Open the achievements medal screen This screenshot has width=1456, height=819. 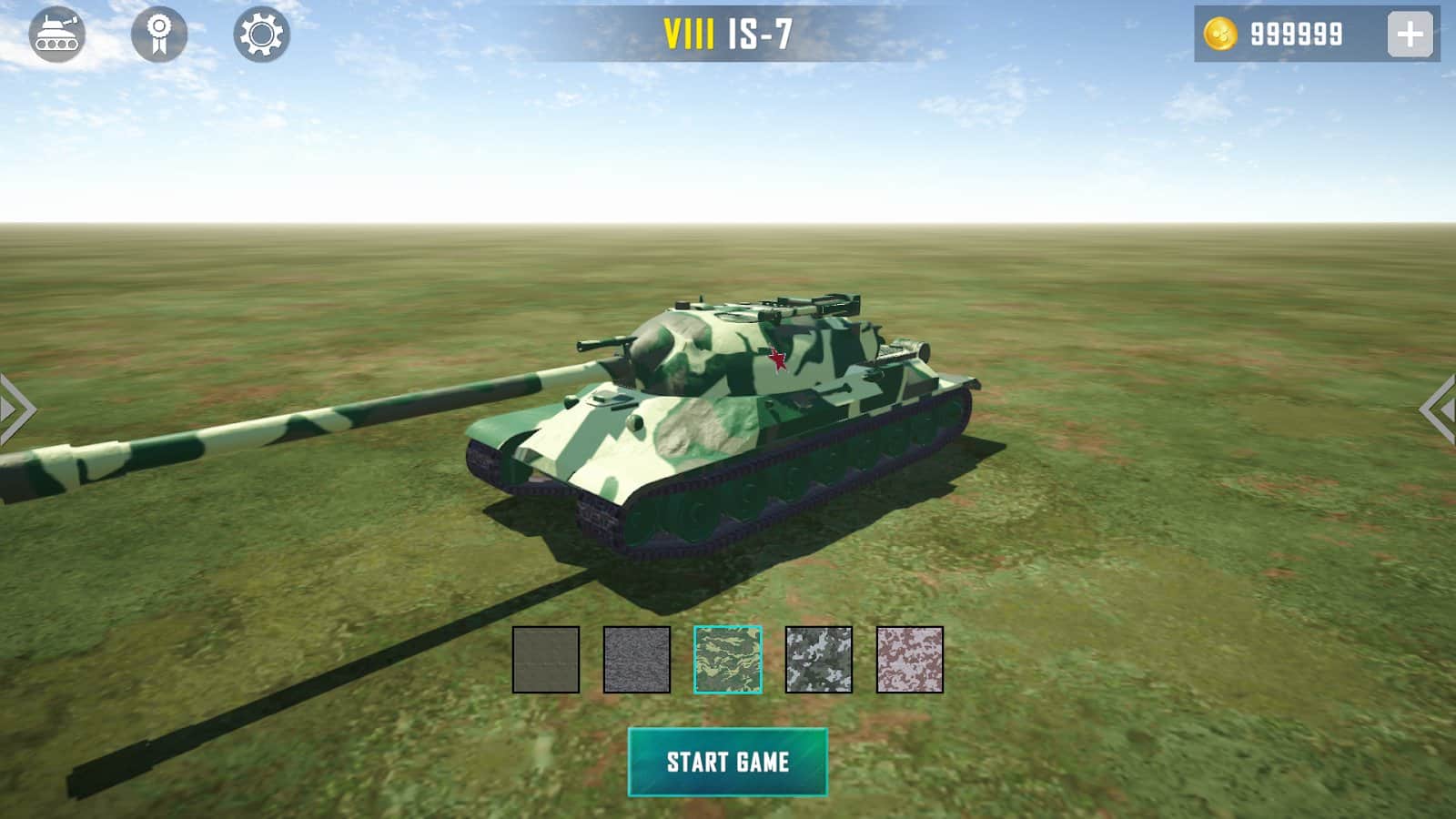click(x=157, y=35)
